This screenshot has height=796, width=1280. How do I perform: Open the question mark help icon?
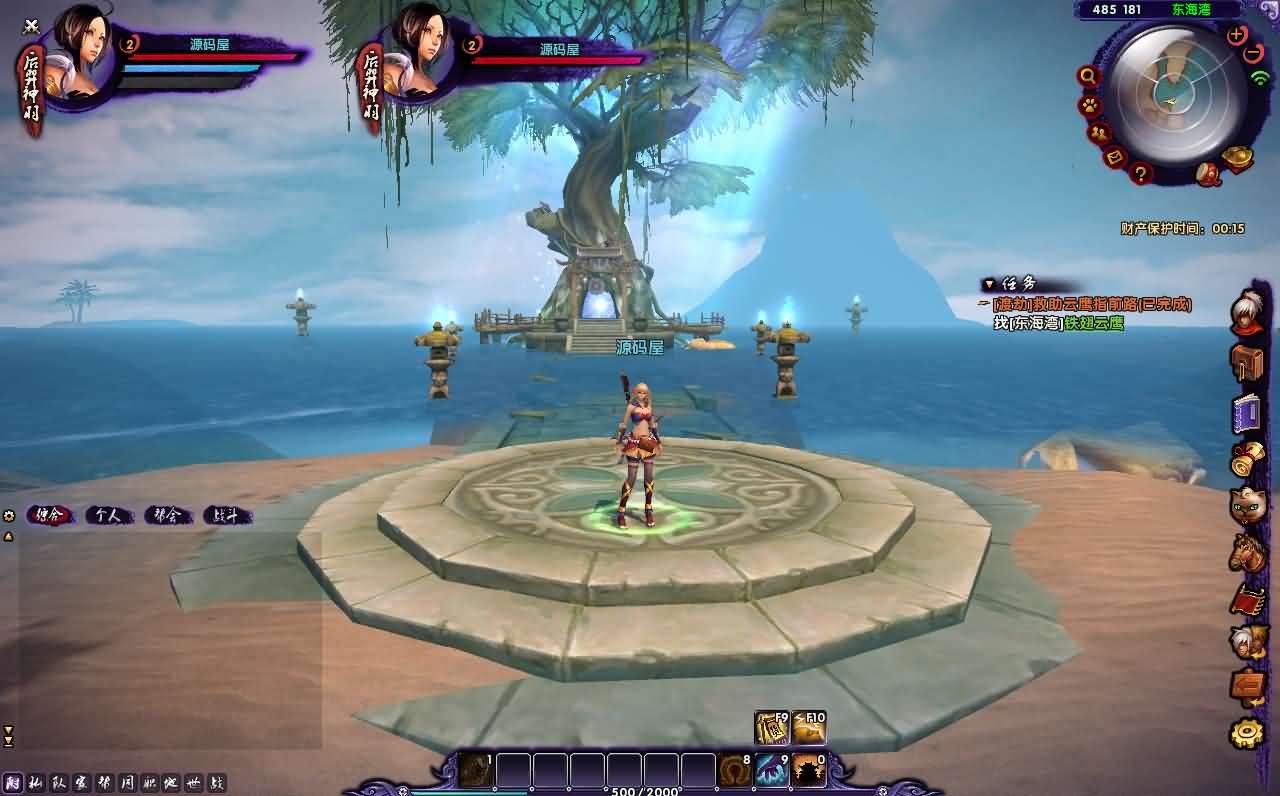coord(1141,173)
